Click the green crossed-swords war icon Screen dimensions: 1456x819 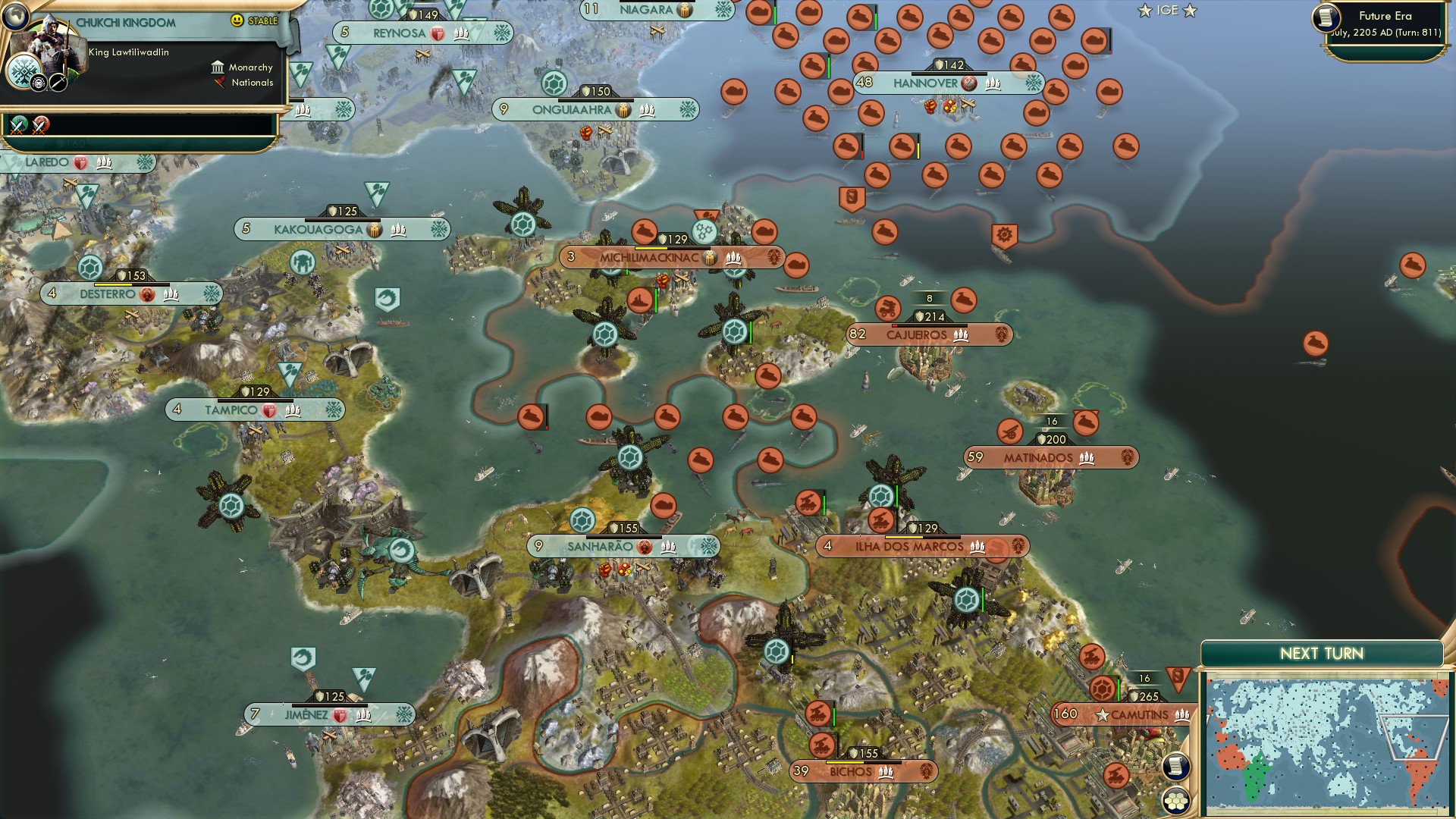17,127
